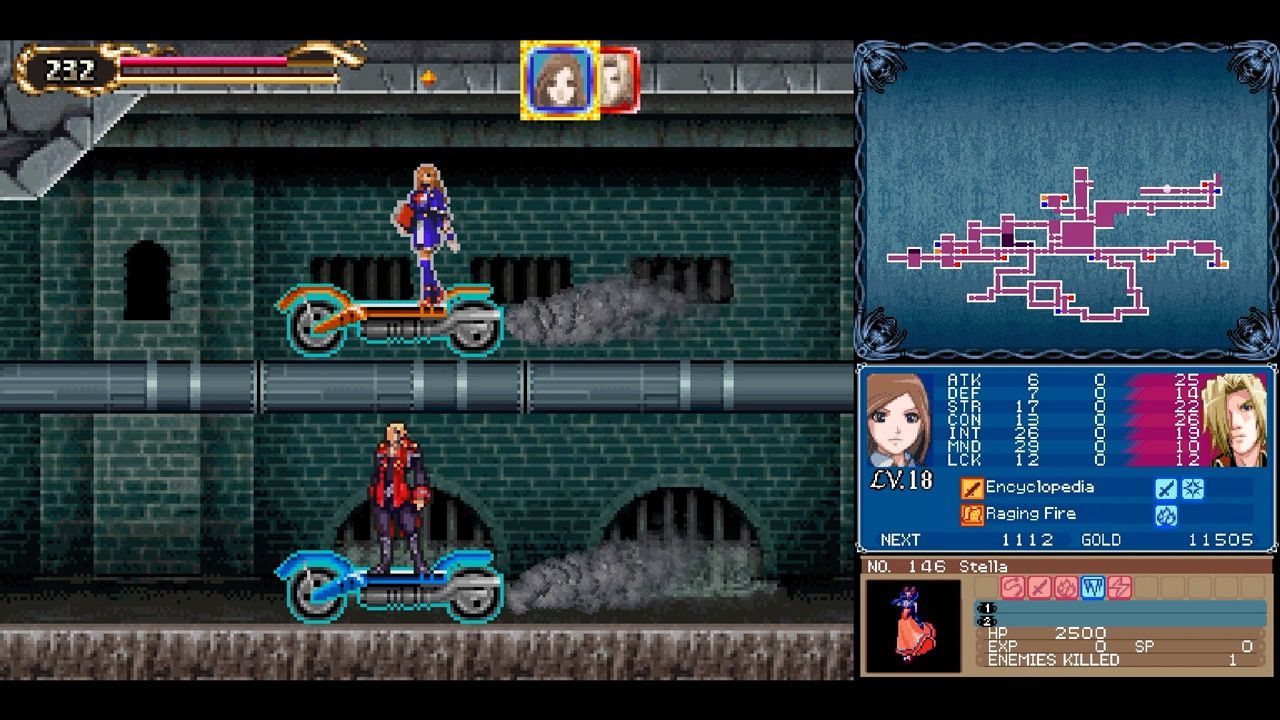Image resolution: width=1280 pixels, height=720 pixels.
Task: Click the sword attribute icon beside Encyclopedia
Action: pyautogui.click(x=1166, y=487)
